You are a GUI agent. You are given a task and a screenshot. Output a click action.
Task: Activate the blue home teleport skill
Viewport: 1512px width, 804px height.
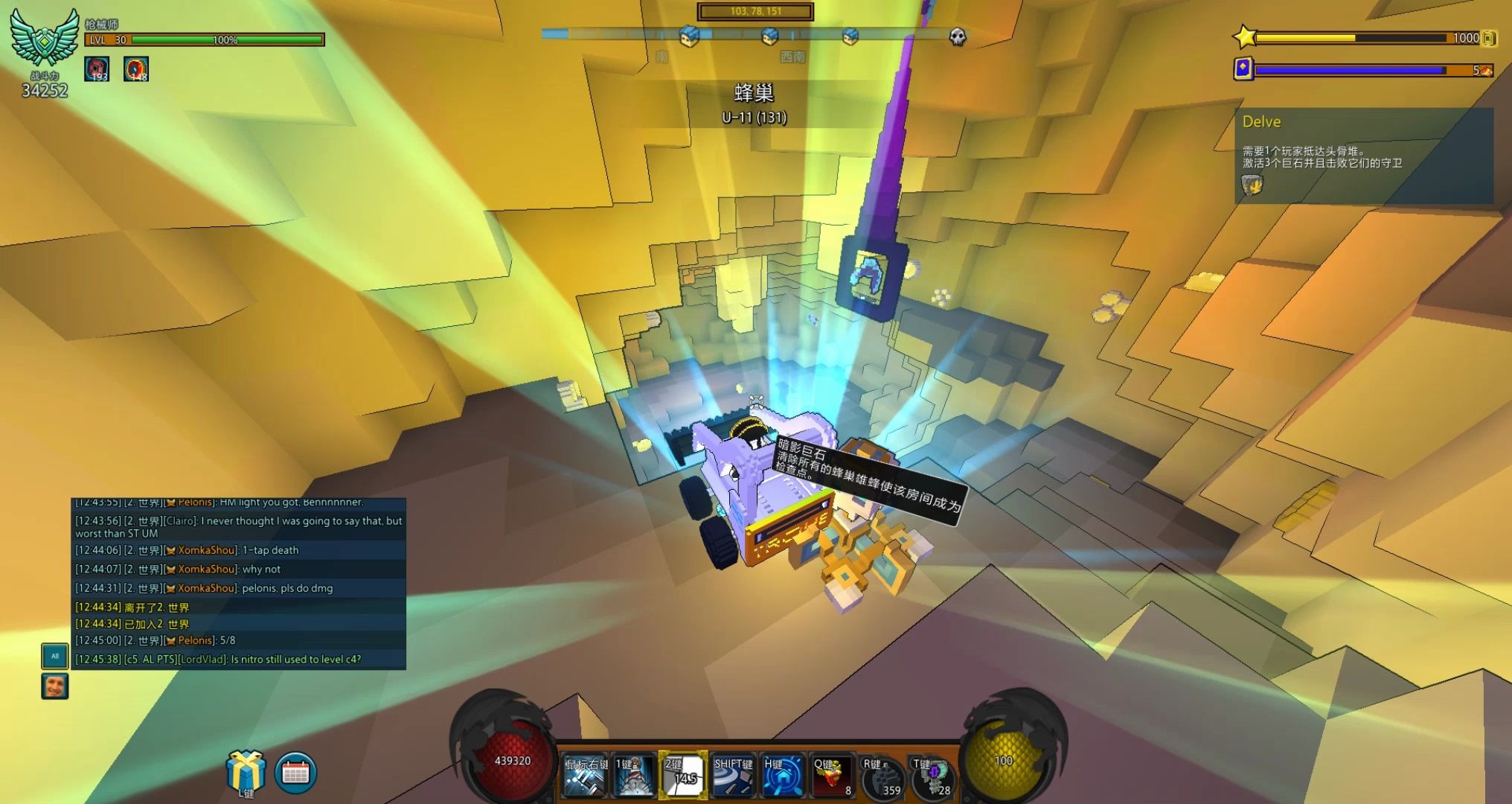[781, 776]
